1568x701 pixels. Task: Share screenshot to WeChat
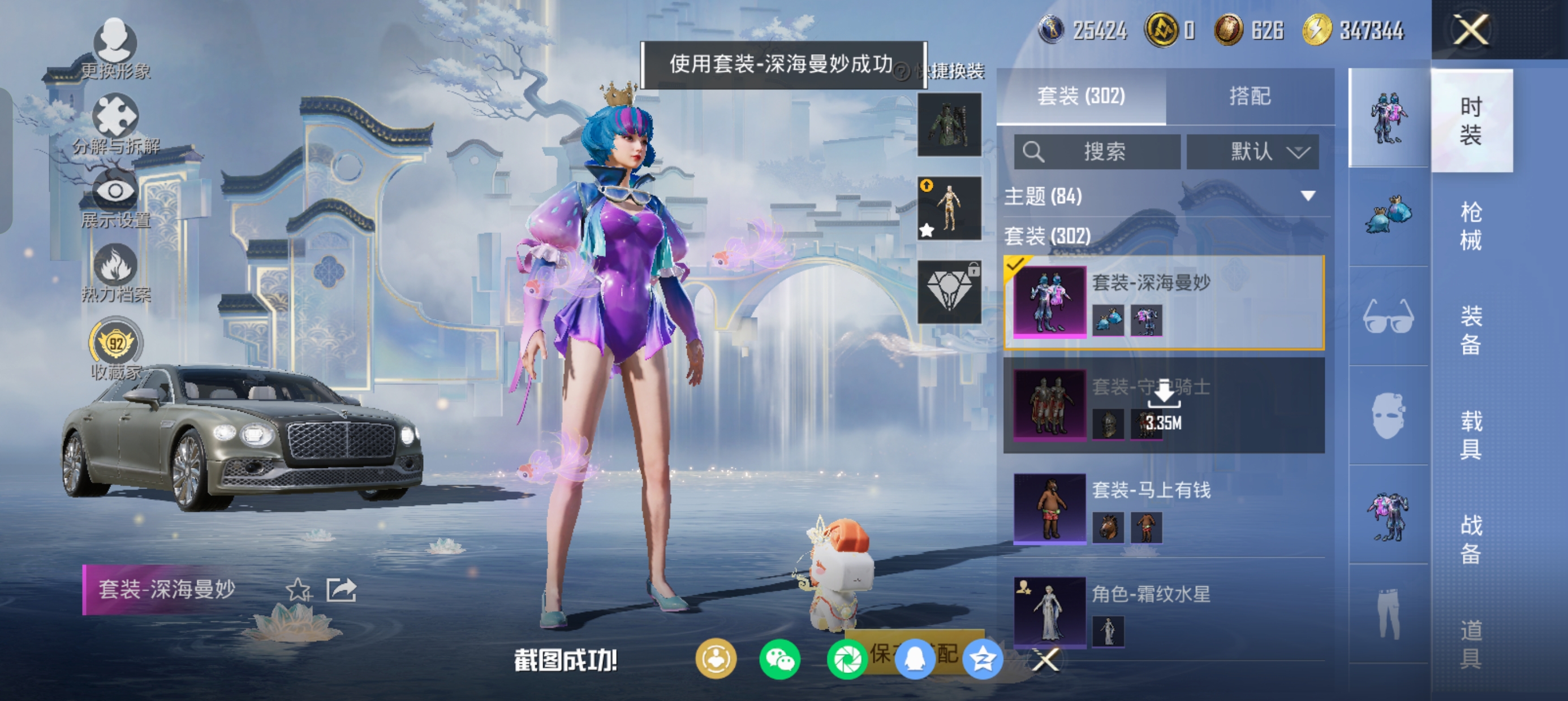(779, 660)
